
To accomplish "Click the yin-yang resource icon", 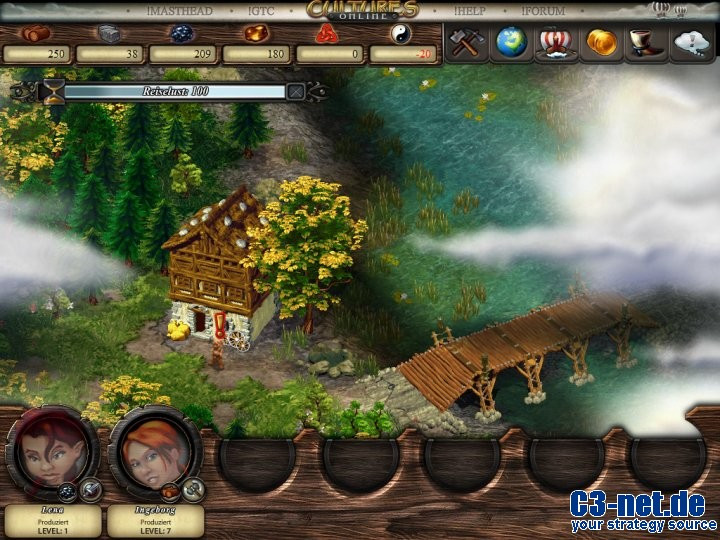I will (x=401, y=33).
